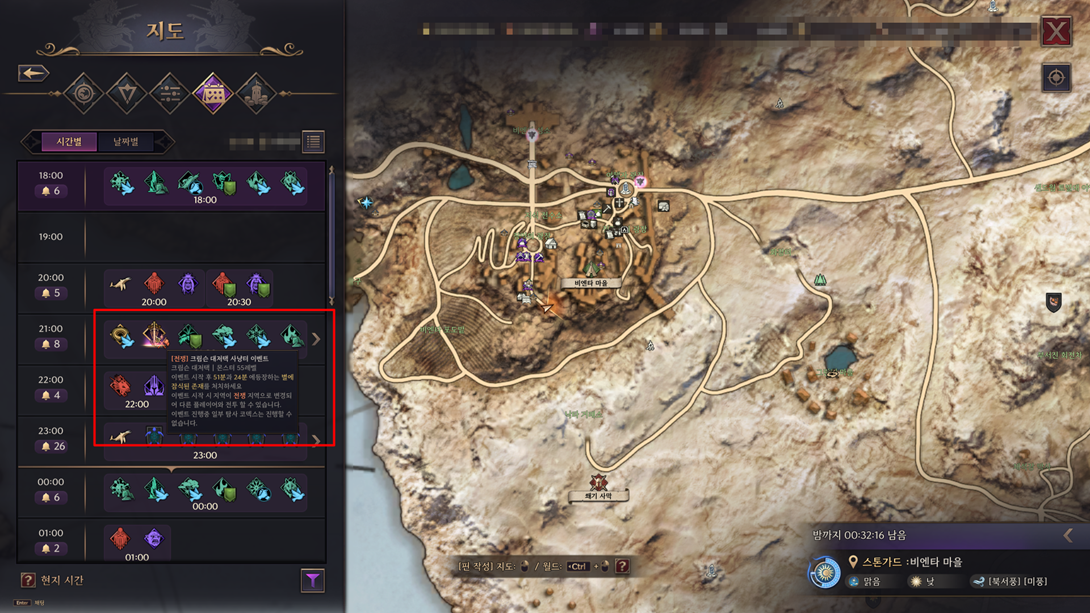
Task: Click the 현지 시간 help question mark
Action: (28, 580)
